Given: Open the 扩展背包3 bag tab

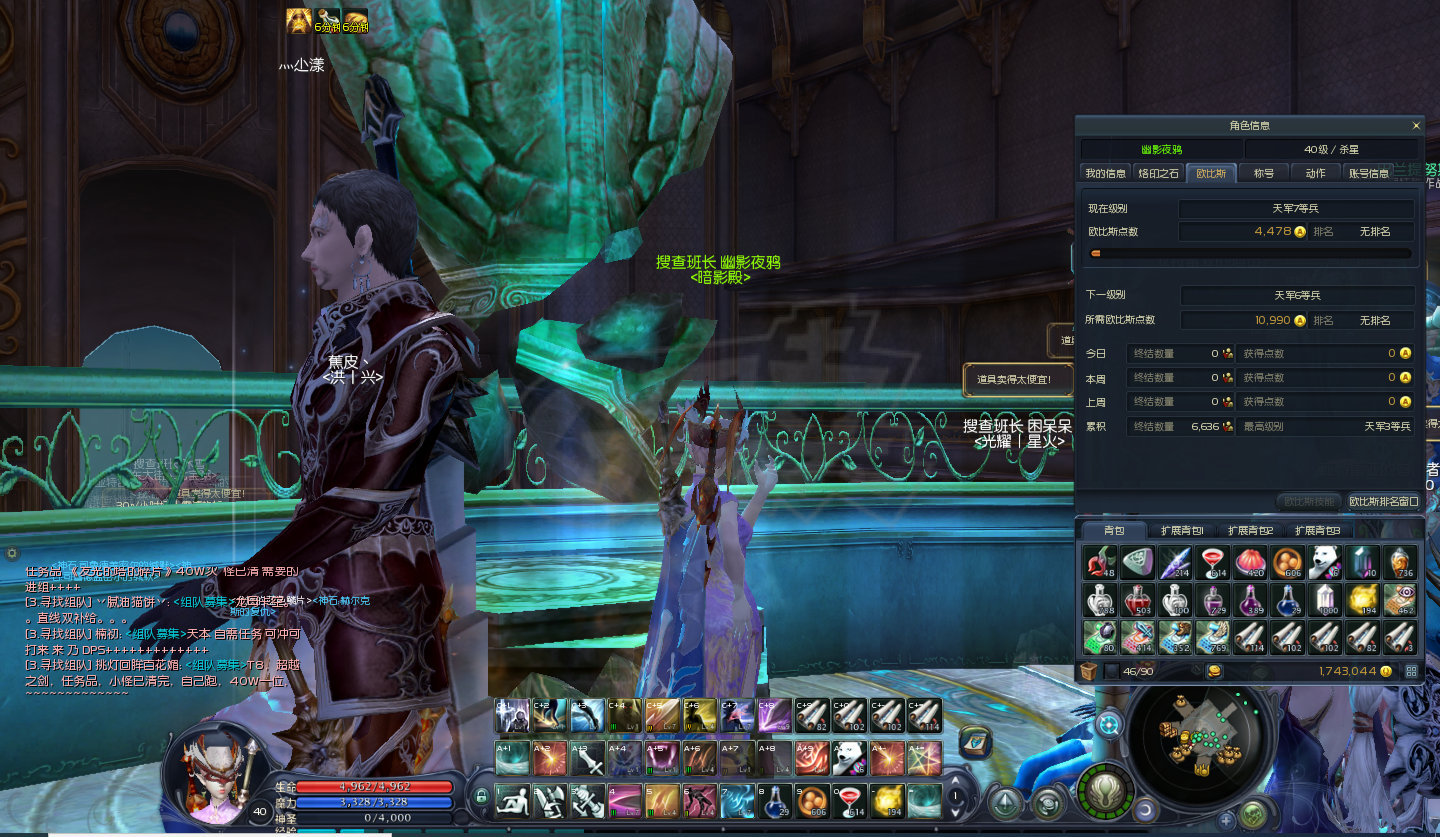Looking at the screenshot, I should [x=1317, y=530].
